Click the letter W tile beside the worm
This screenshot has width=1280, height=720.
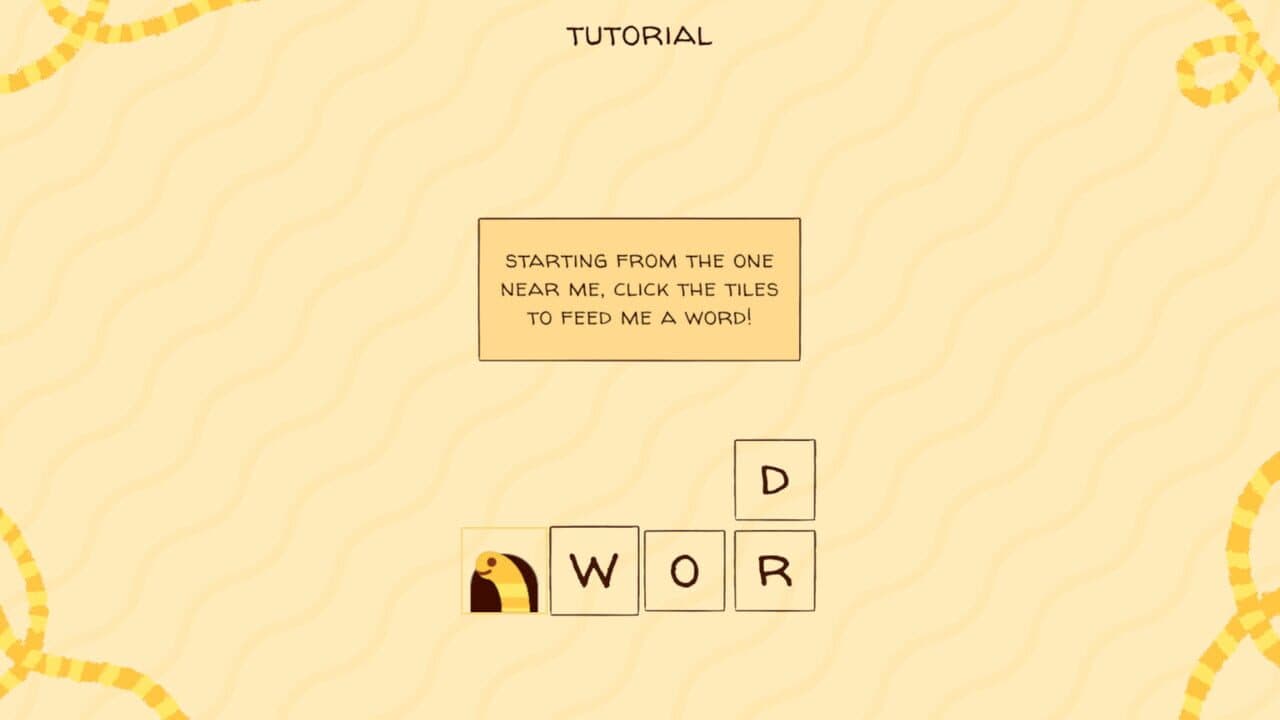[x=594, y=571]
